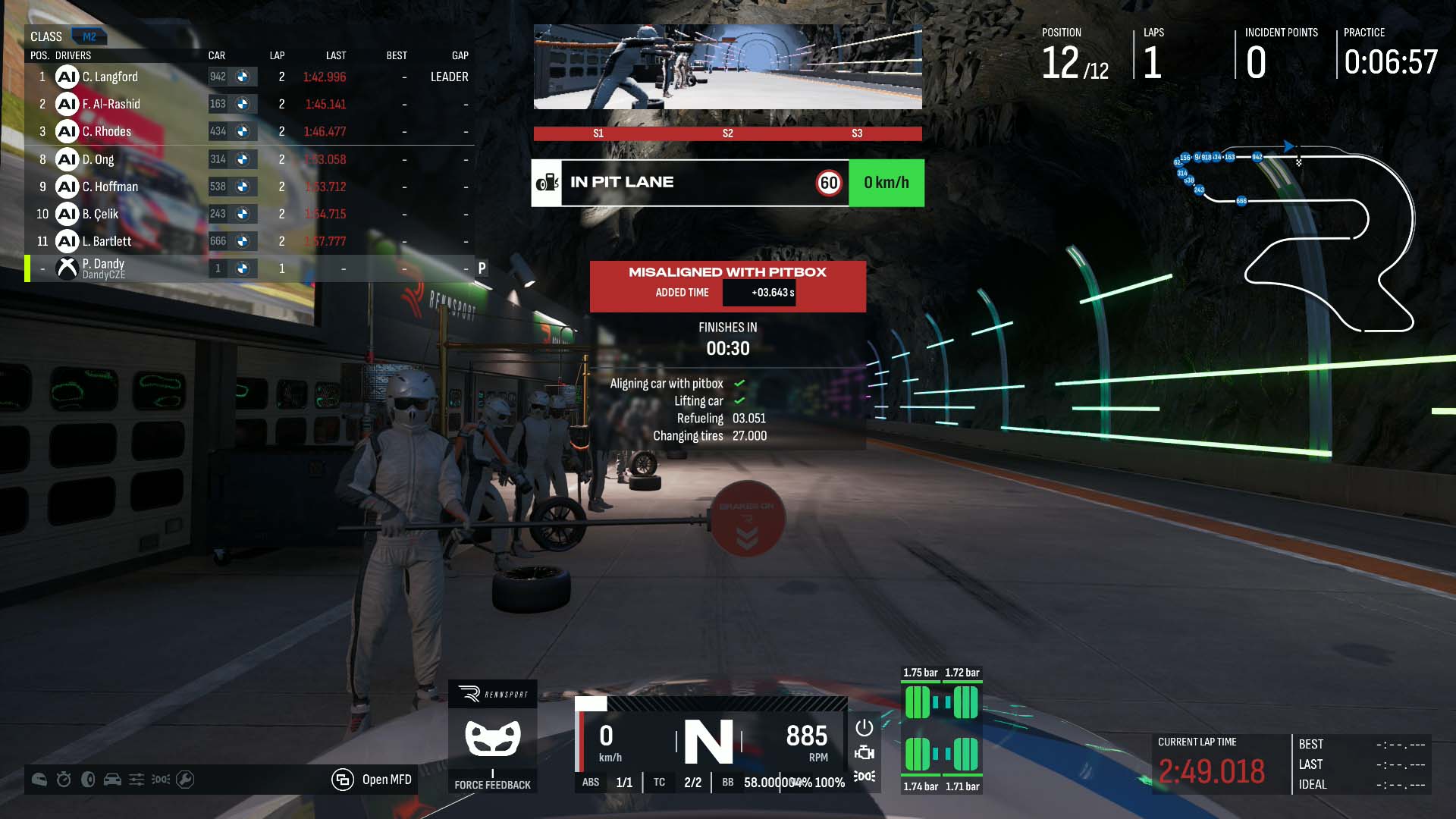Click the engine starter icon

coord(864,752)
